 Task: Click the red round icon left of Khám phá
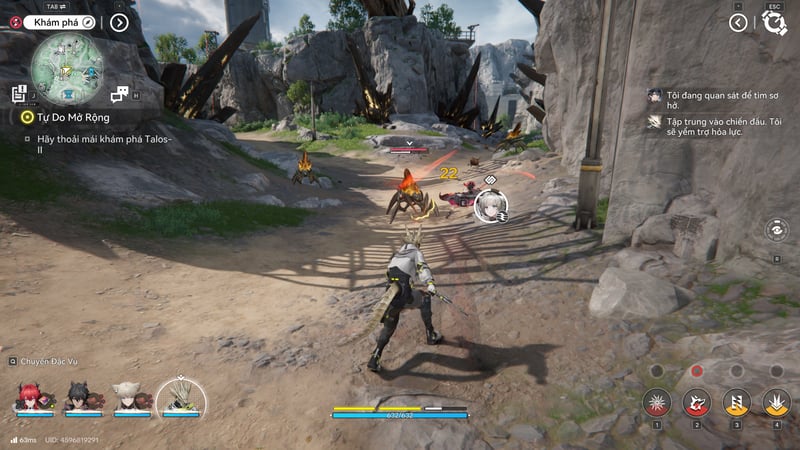pos(14,21)
